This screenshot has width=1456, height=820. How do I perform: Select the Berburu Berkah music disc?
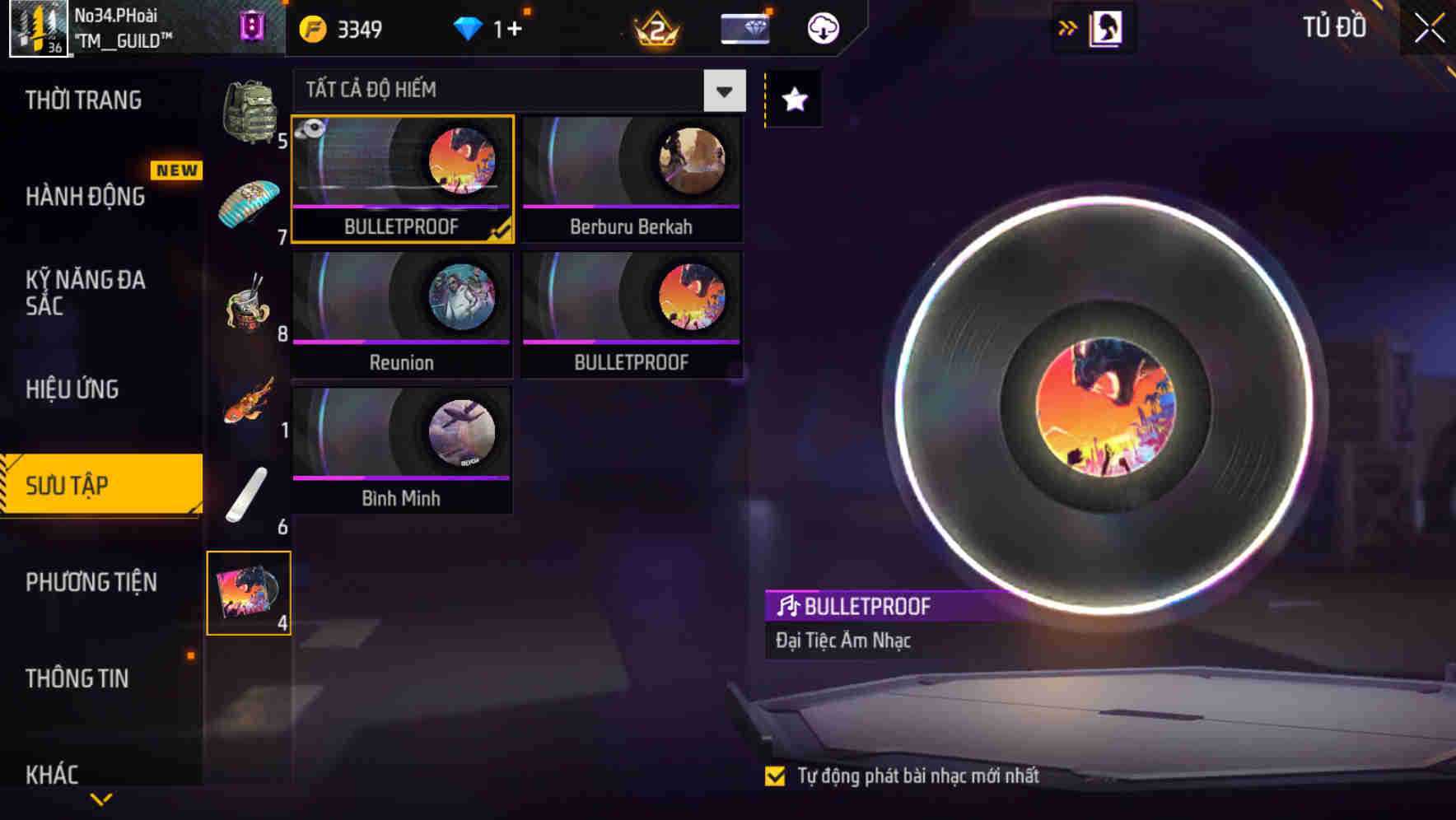pos(630,177)
